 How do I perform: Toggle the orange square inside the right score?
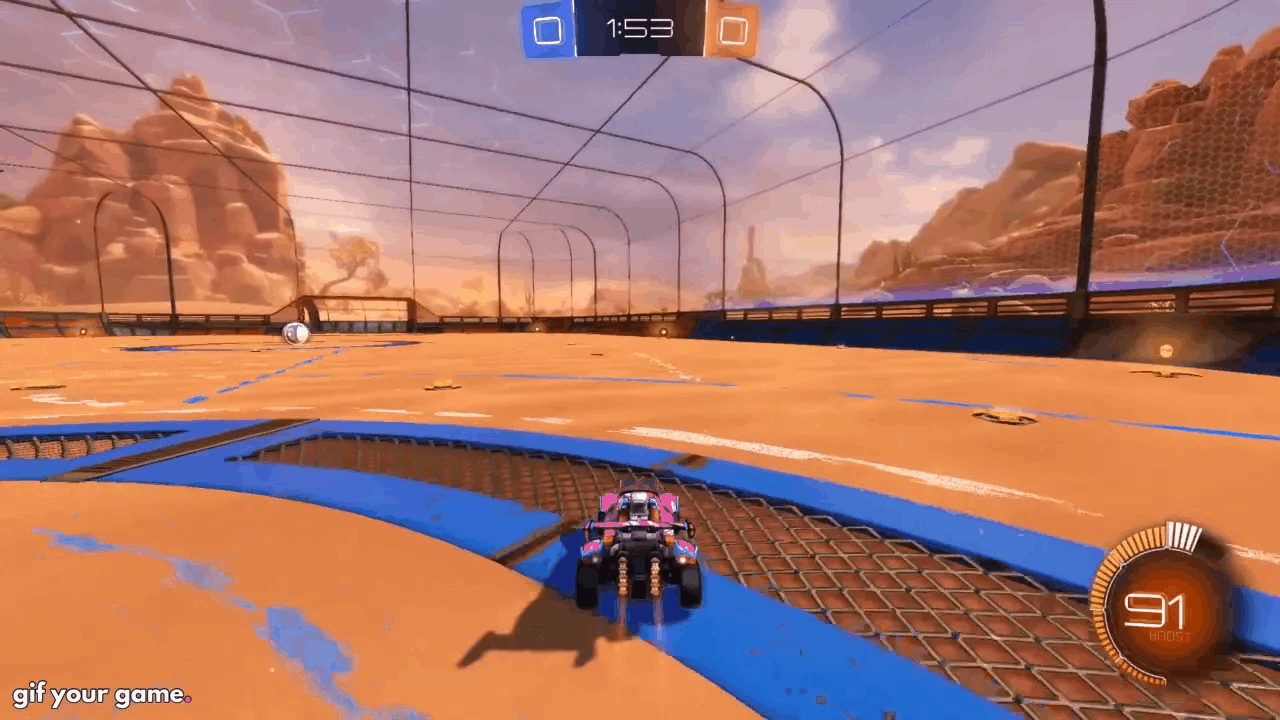[733, 31]
